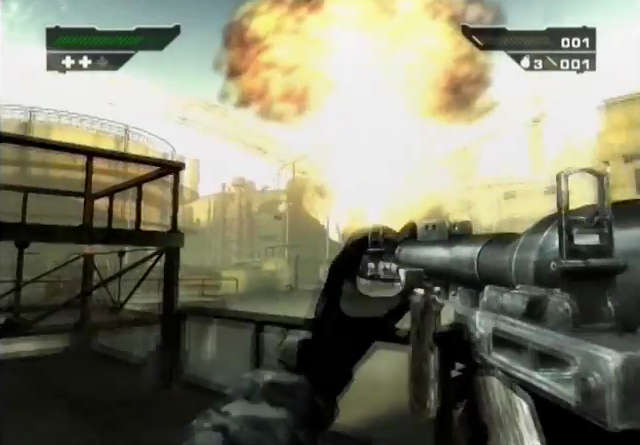Click the dimmed empty medkit slot
The height and width of the screenshot is (445, 640).
[102, 62]
